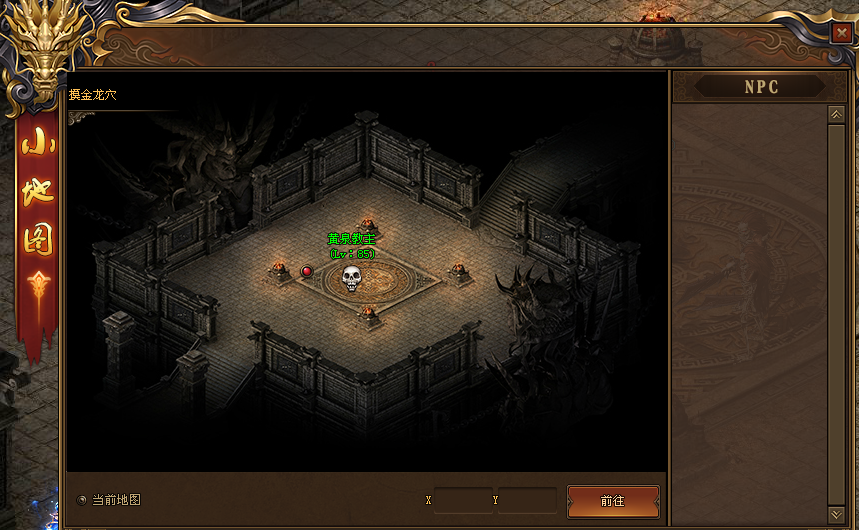This screenshot has width=859, height=530.
Task: Click the red player position dot
Action: (x=307, y=271)
